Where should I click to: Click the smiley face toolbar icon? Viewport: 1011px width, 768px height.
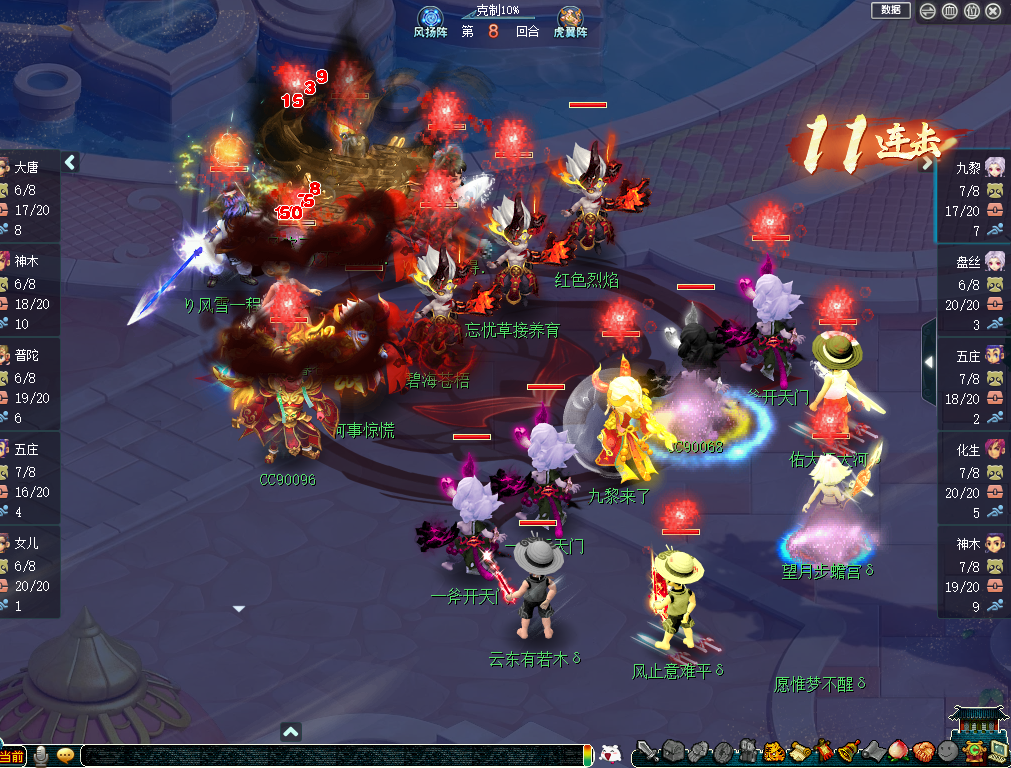point(946,752)
